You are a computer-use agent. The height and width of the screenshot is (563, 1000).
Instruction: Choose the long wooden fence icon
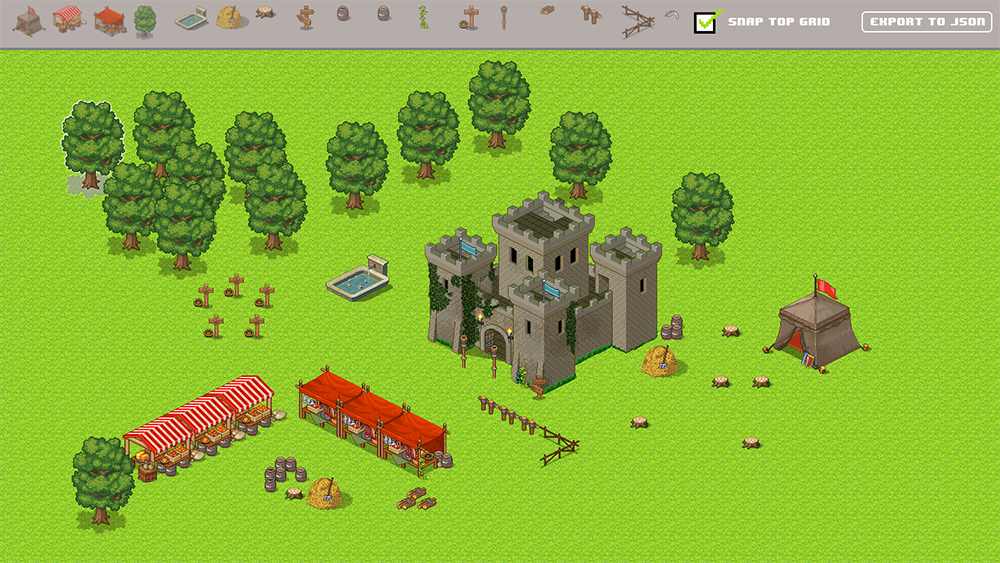pyautogui.click(x=636, y=21)
